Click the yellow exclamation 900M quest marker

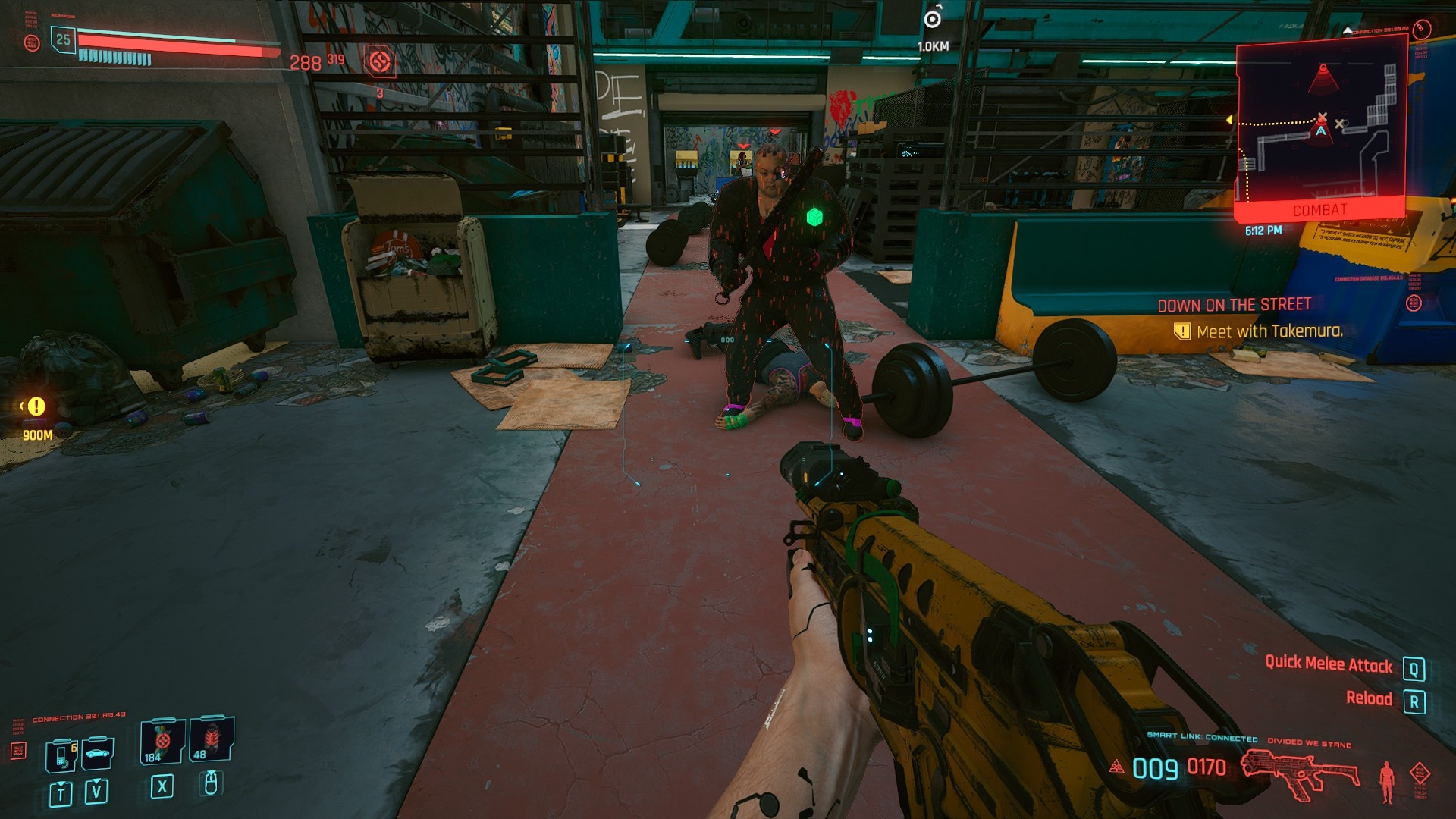[x=36, y=406]
